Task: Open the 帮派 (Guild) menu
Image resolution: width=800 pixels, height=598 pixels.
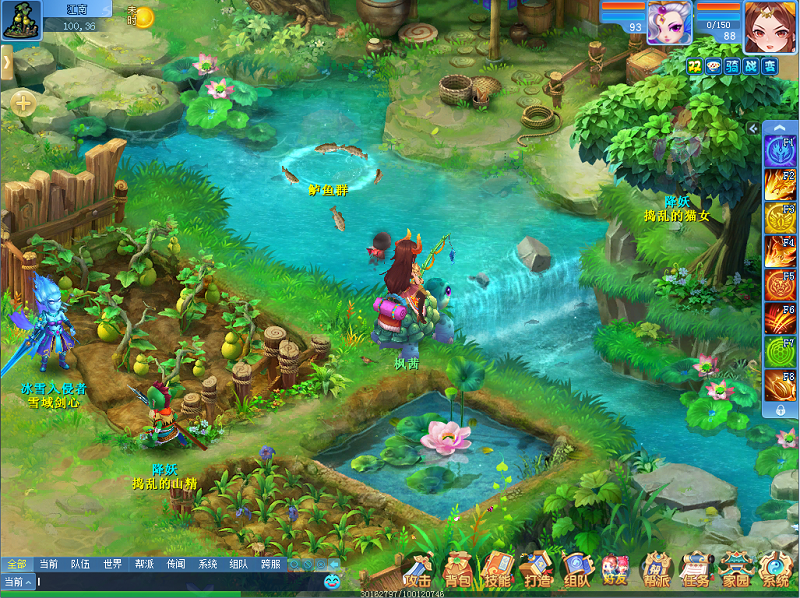Action: click(x=655, y=572)
